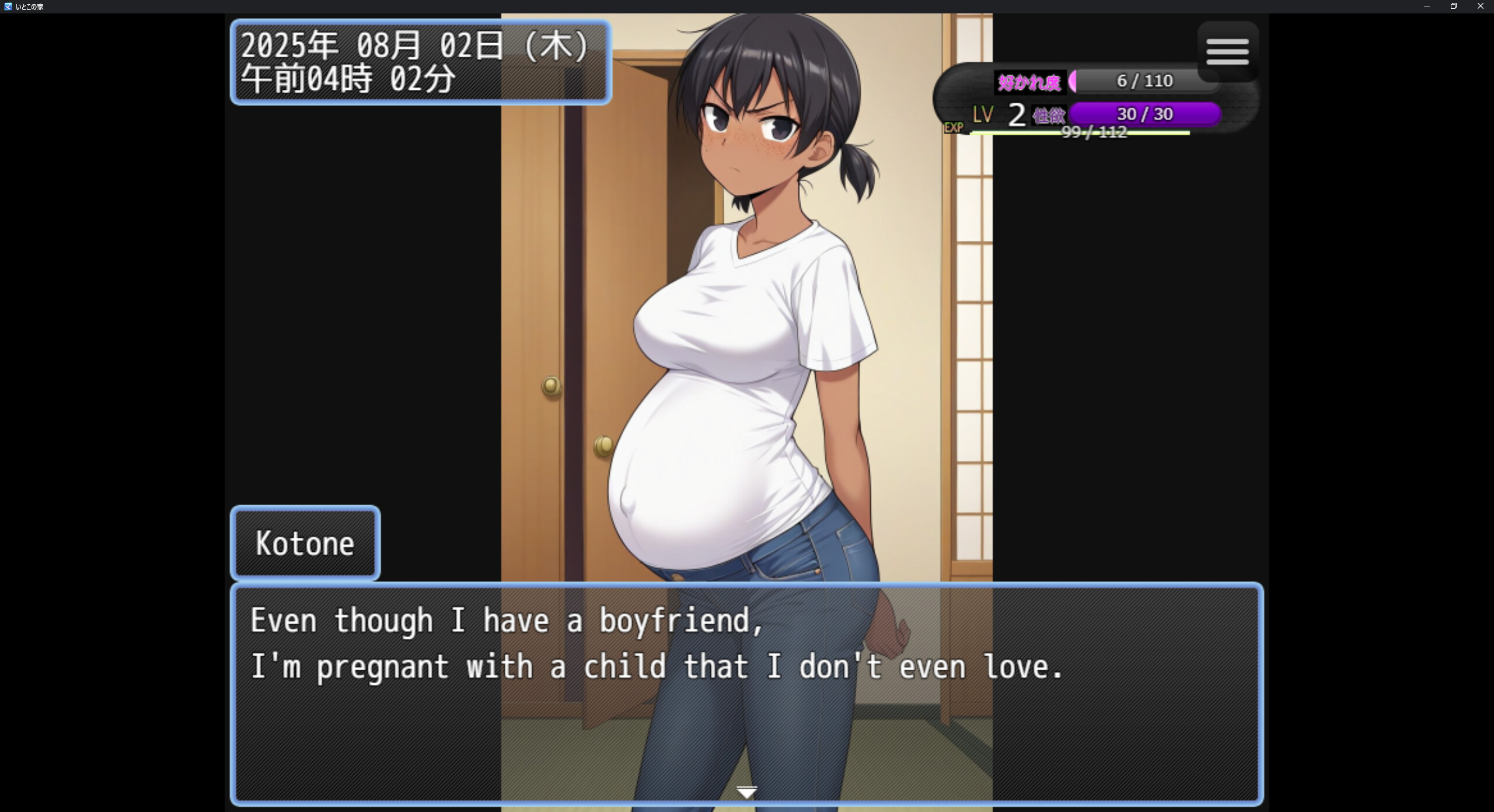1494x812 pixels.
Task: Click the LV indicator showing level 2
Action: coord(999,114)
